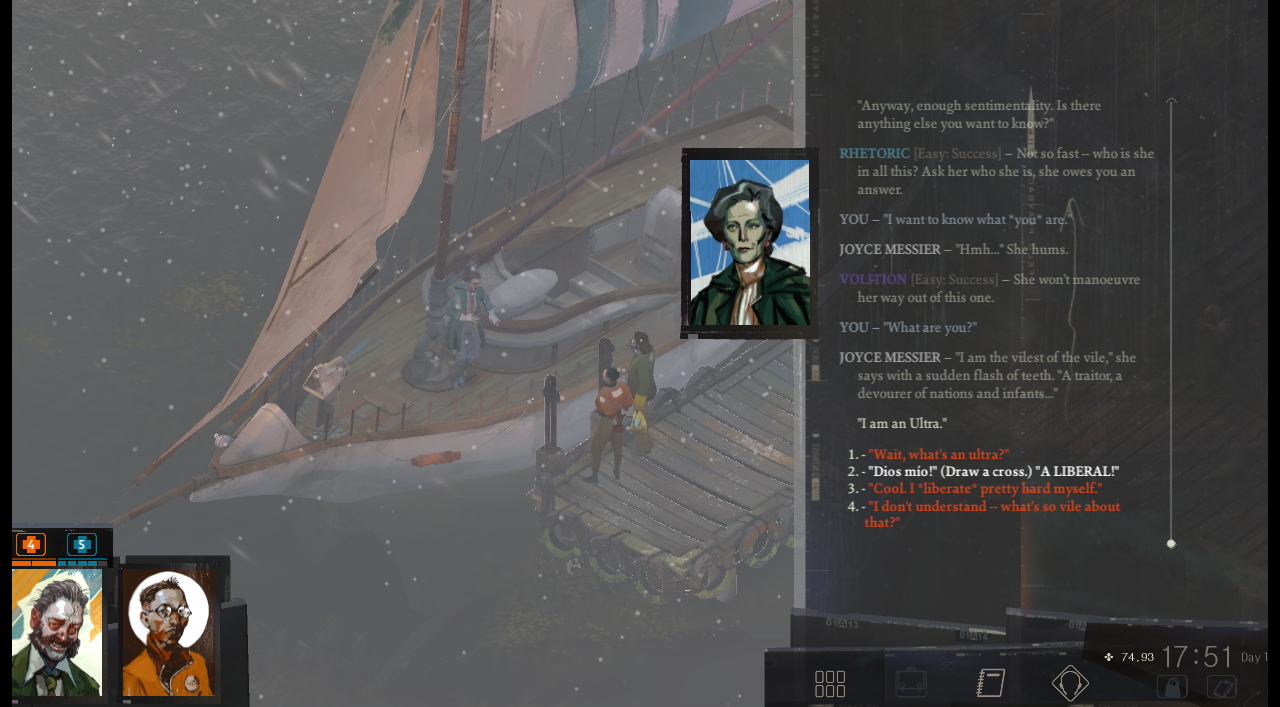Screen dimensions: 1280x707
Task: Open the journal notebook icon
Action: [x=990, y=683]
